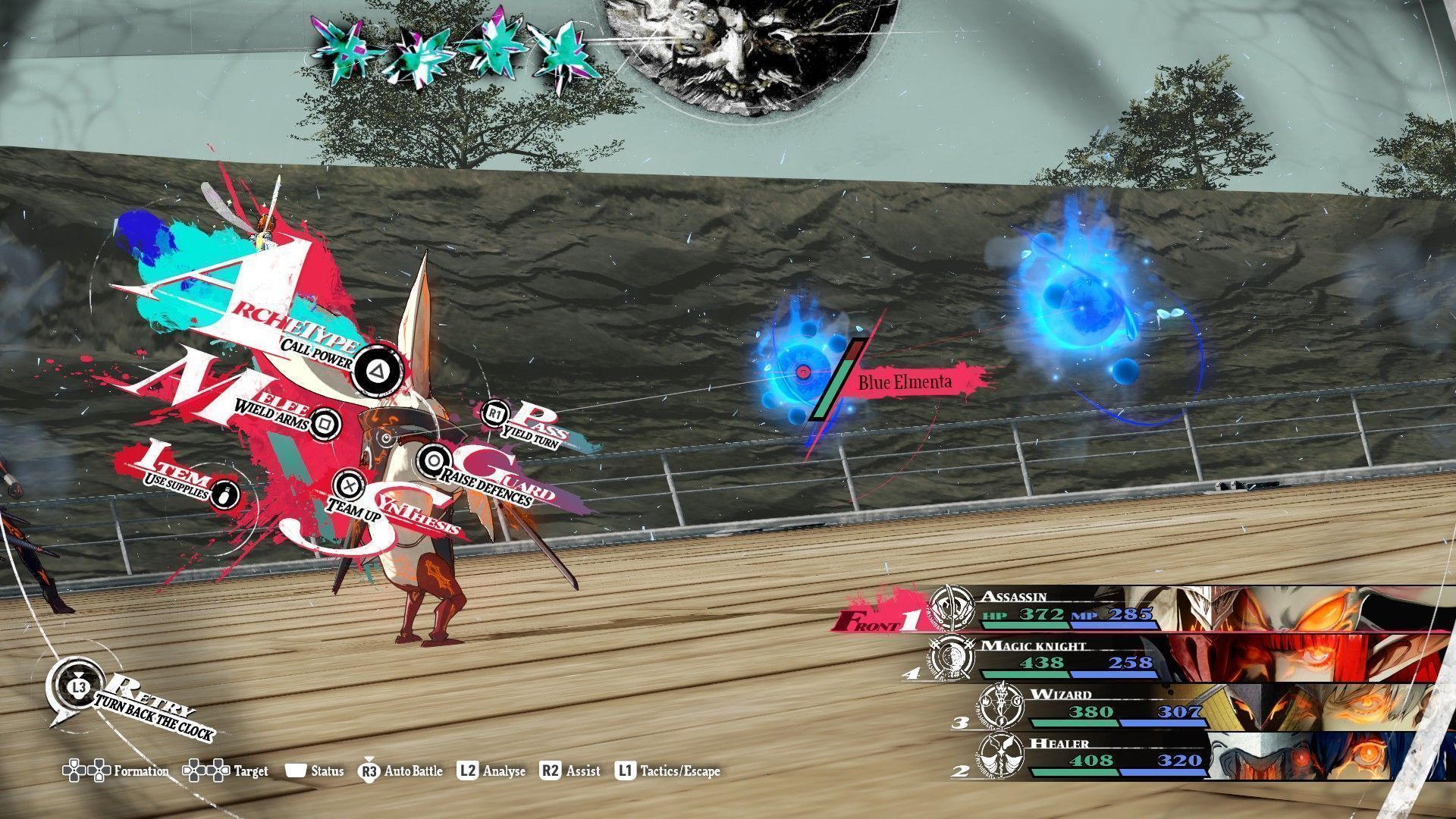Select the Guard Raise Defences command
Image resolution: width=1456 pixels, height=819 pixels.
point(433,460)
